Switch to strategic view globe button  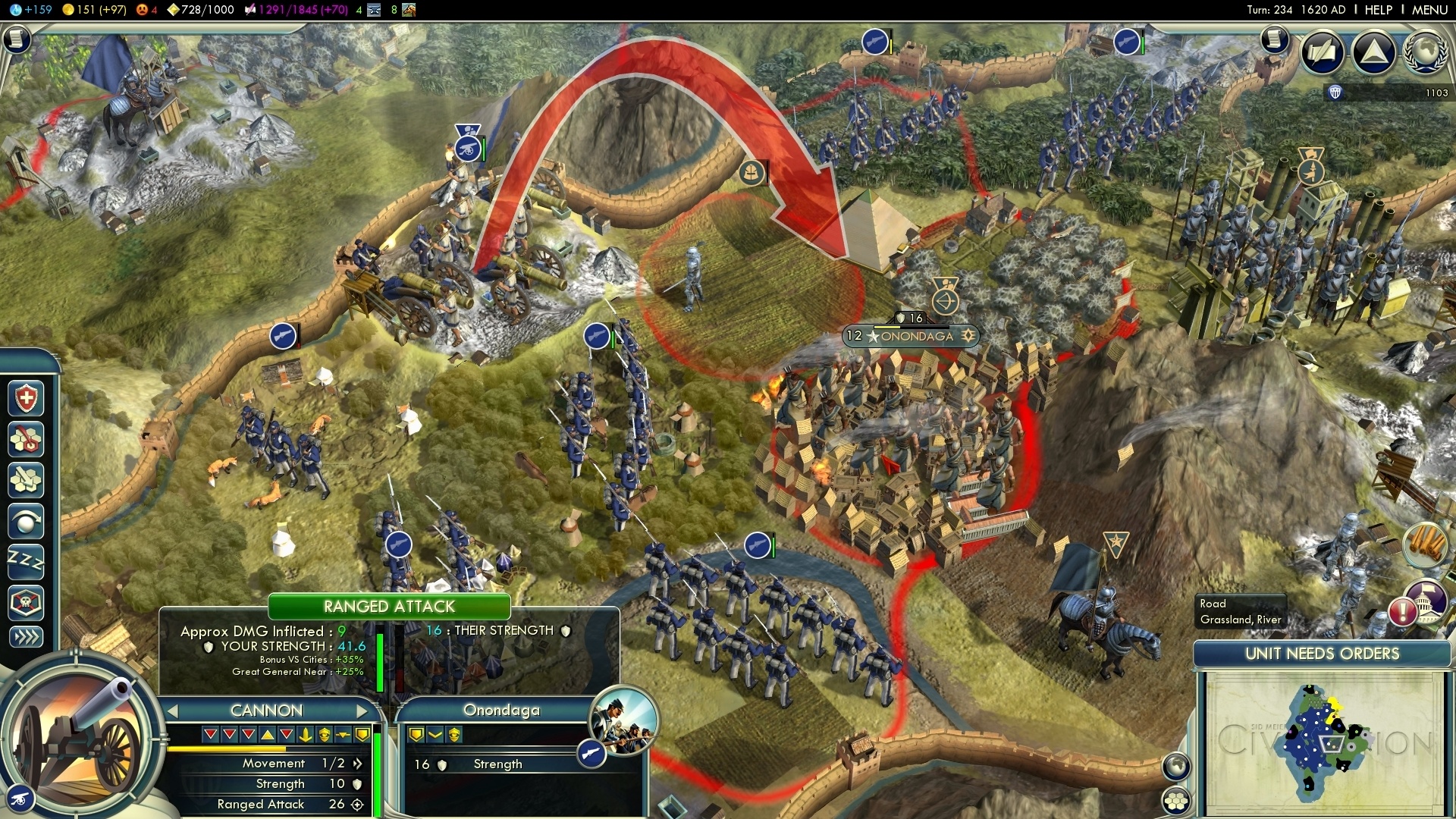pyautogui.click(x=1176, y=767)
